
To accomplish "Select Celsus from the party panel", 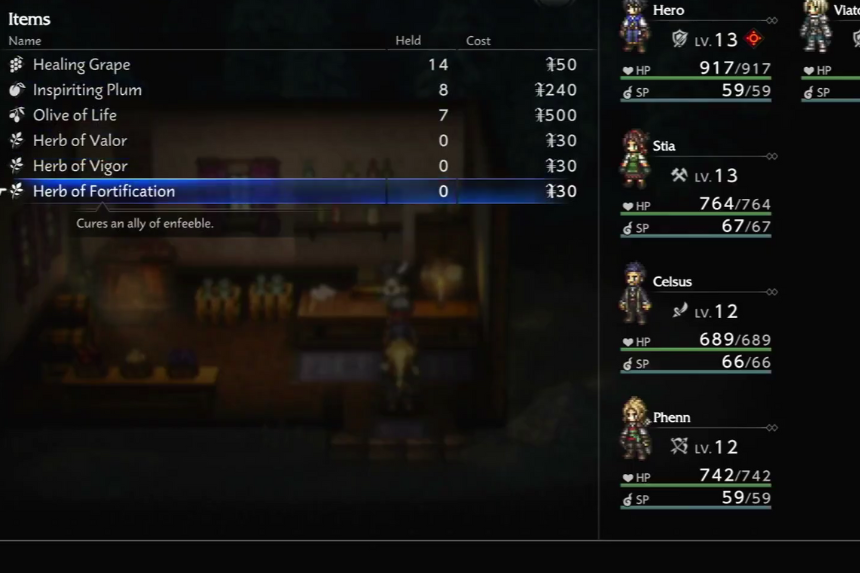I will tap(697, 324).
